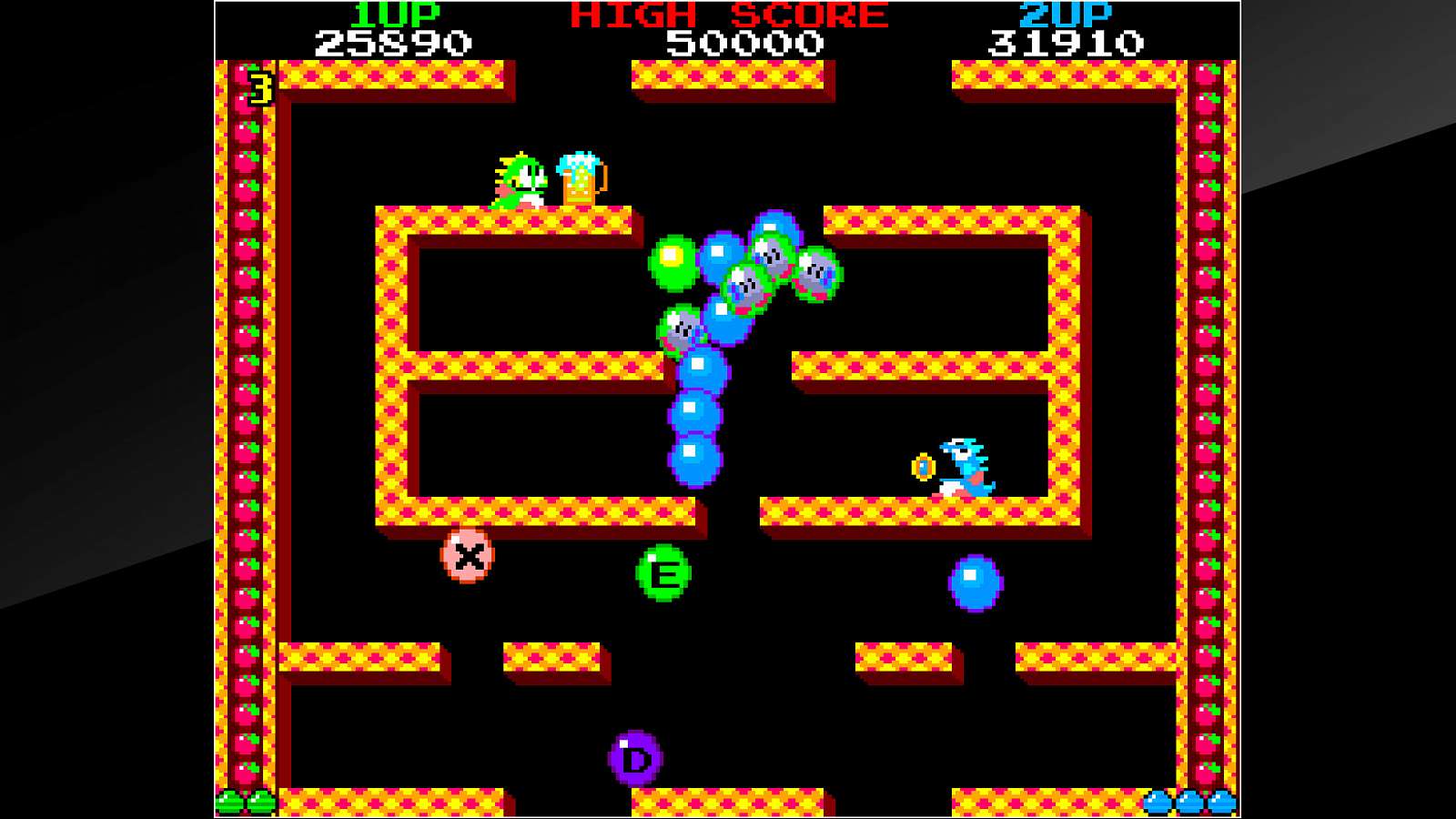Select the 1UP score label
This screenshot has width=1456, height=819.
coord(394,14)
